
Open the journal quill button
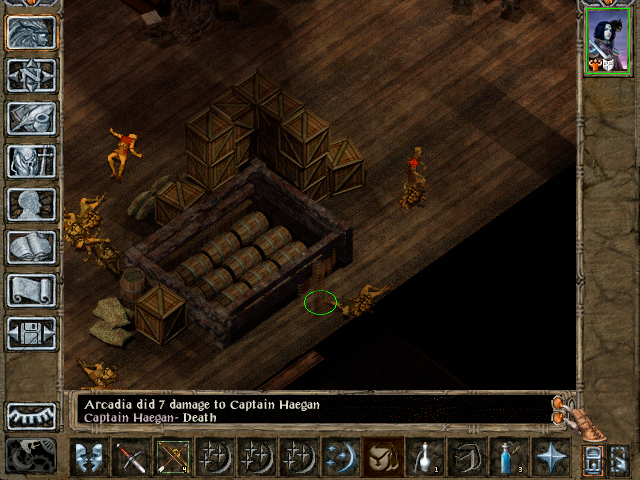click(31, 118)
